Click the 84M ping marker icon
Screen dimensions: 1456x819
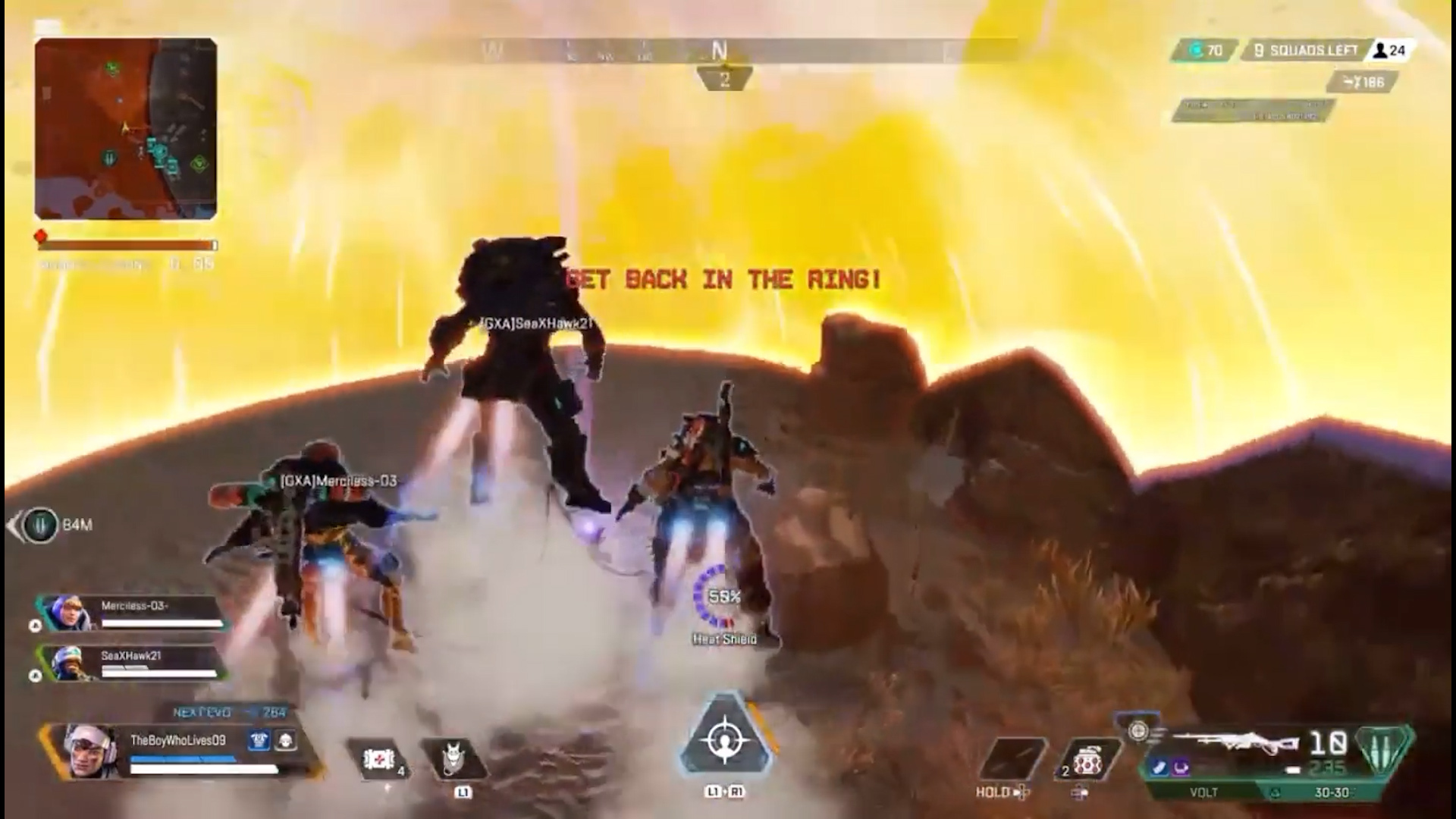(x=40, y=525)
